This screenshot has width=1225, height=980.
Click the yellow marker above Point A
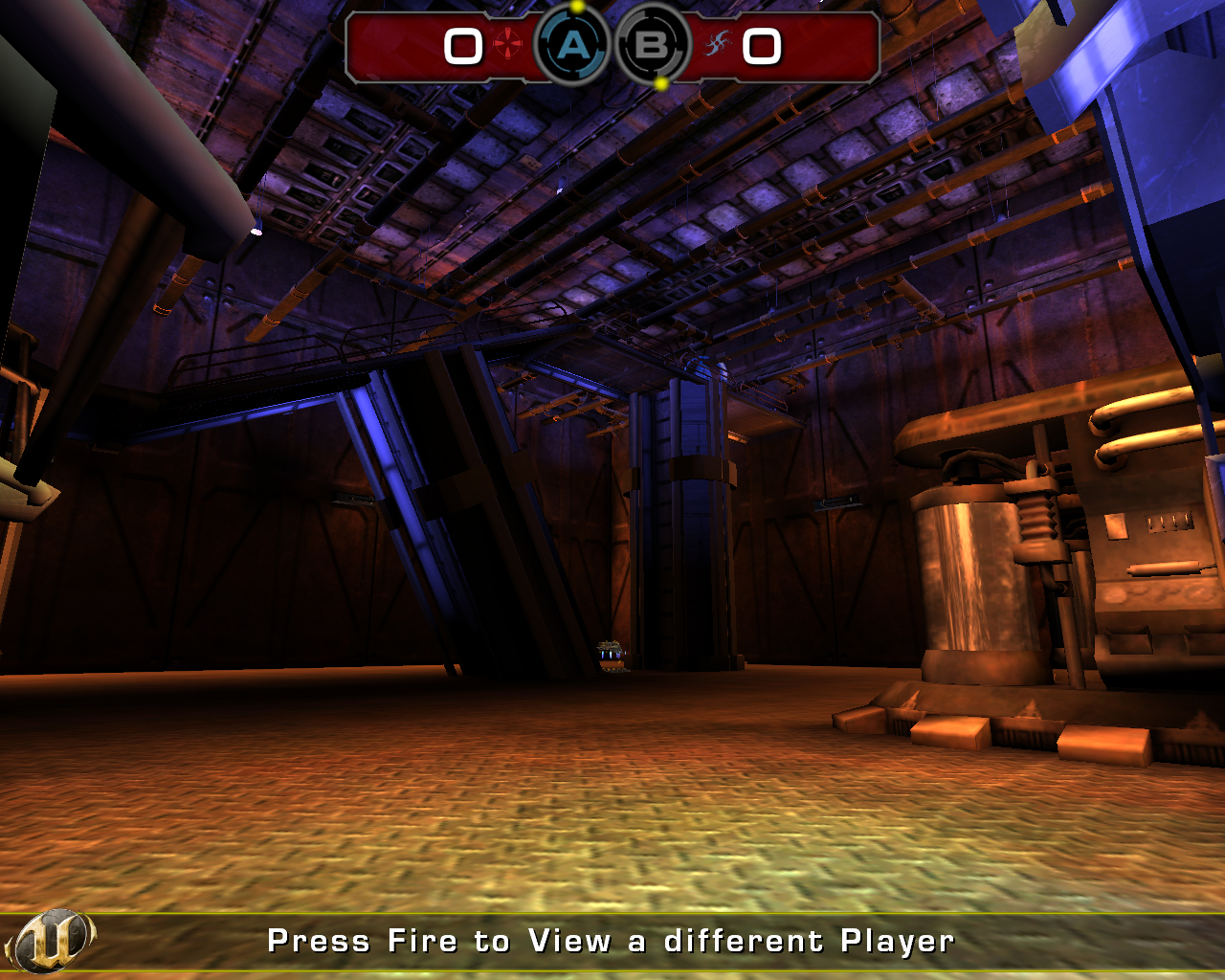pos(575,8)
